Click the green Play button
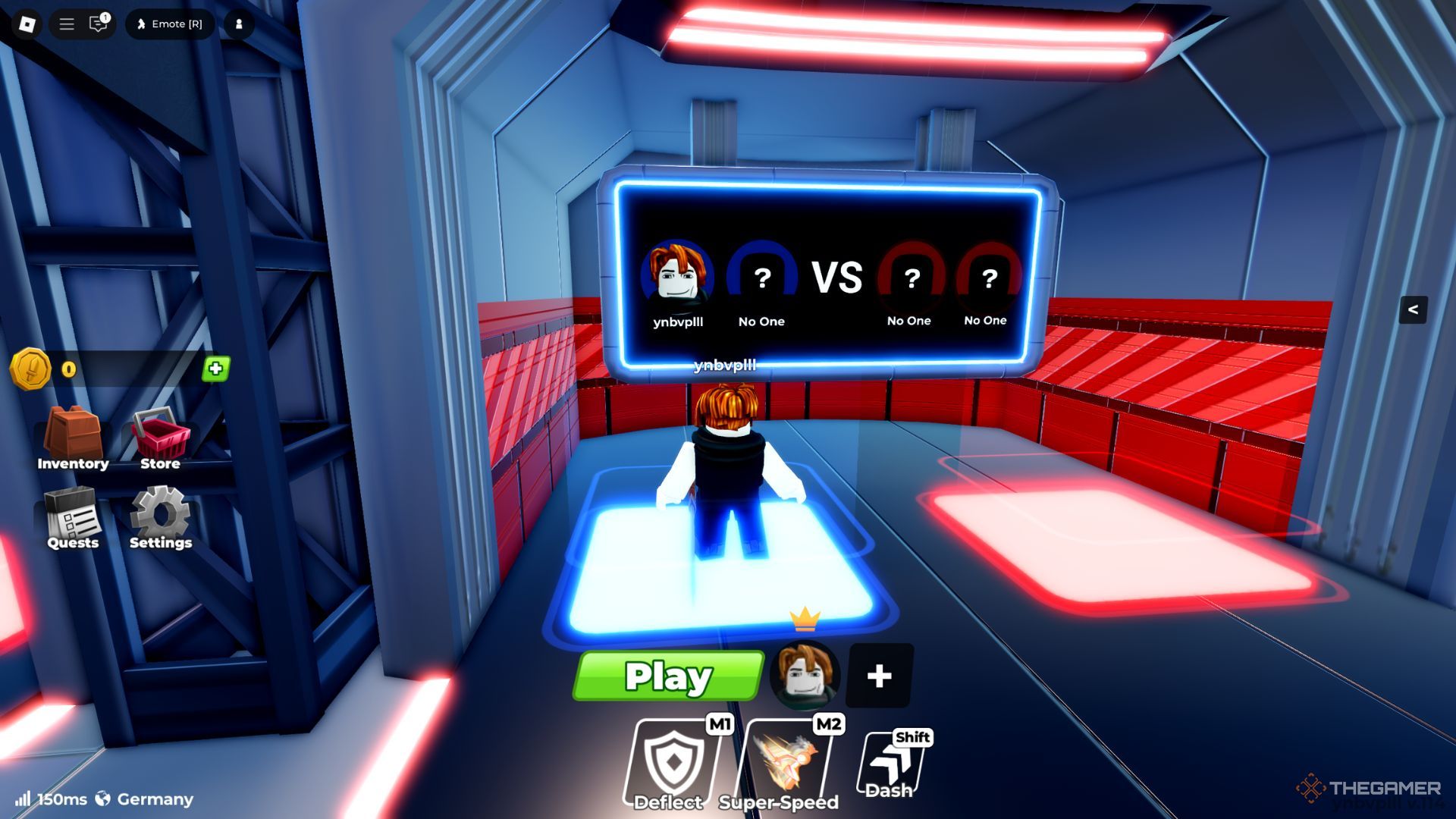 pos(668,676)
